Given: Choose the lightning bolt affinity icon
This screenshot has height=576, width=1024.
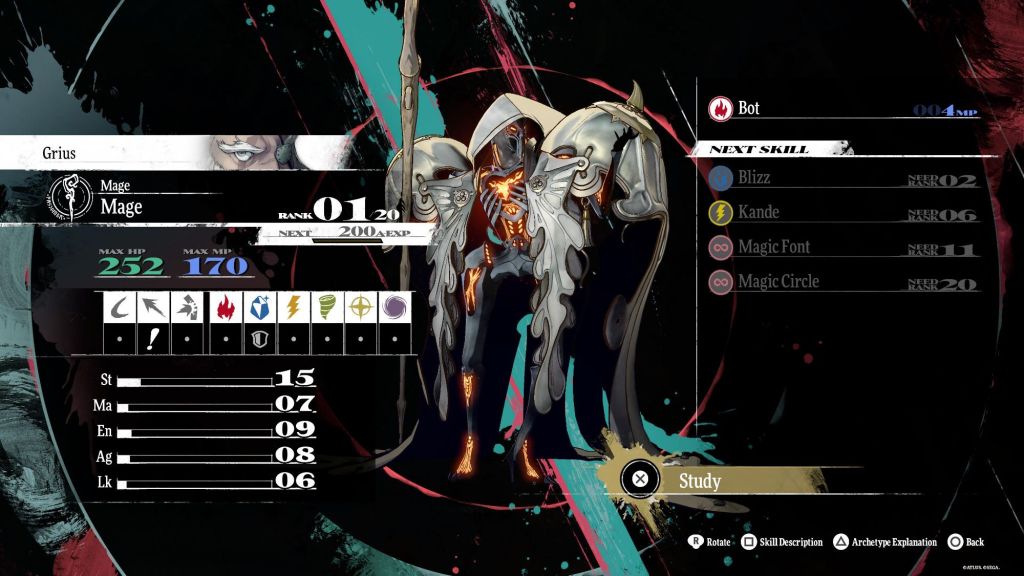Looking at the screenshot, I should (x=294, y=307).
